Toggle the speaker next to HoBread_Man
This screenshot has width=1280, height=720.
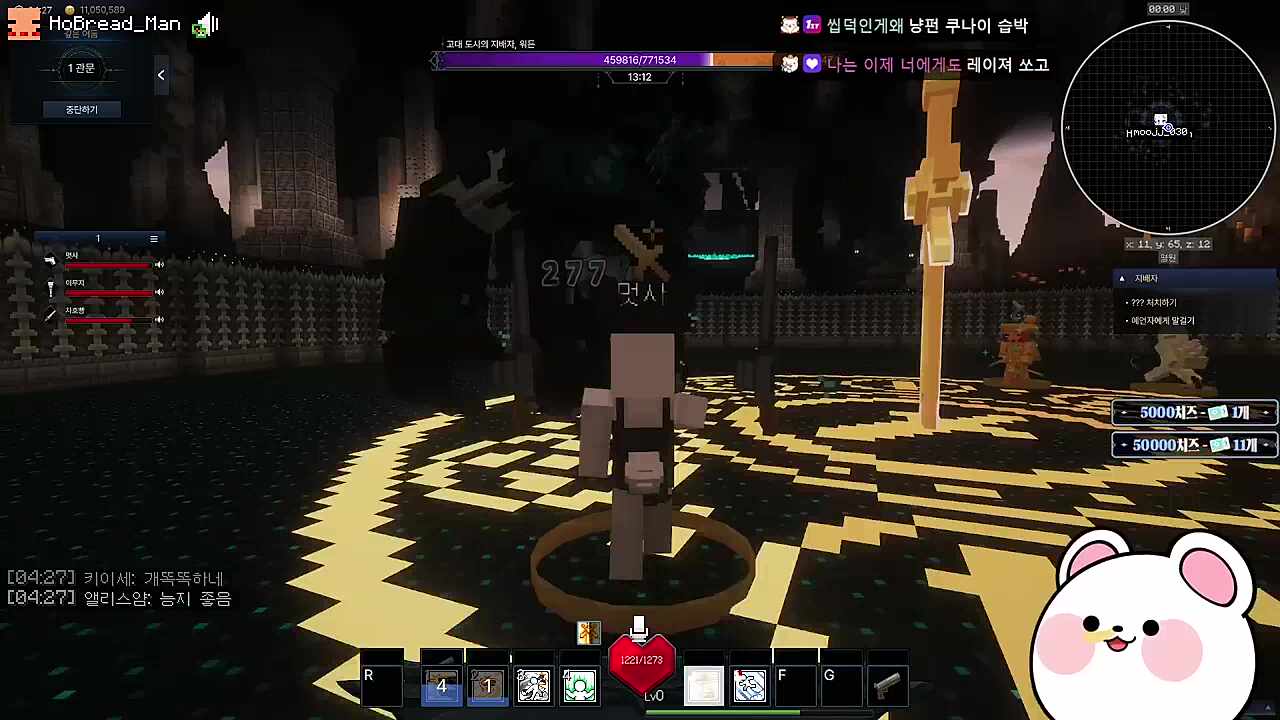[207, 24]
